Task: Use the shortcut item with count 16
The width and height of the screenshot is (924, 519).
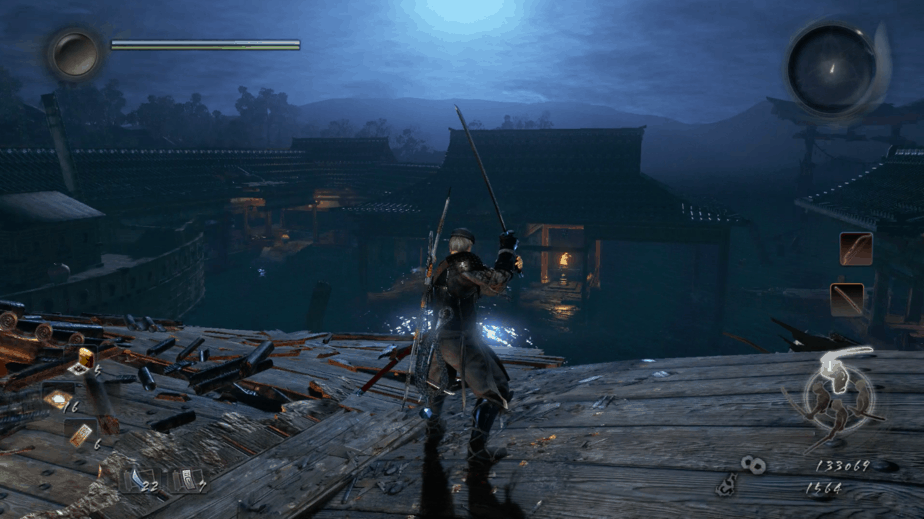Action: 57,399
